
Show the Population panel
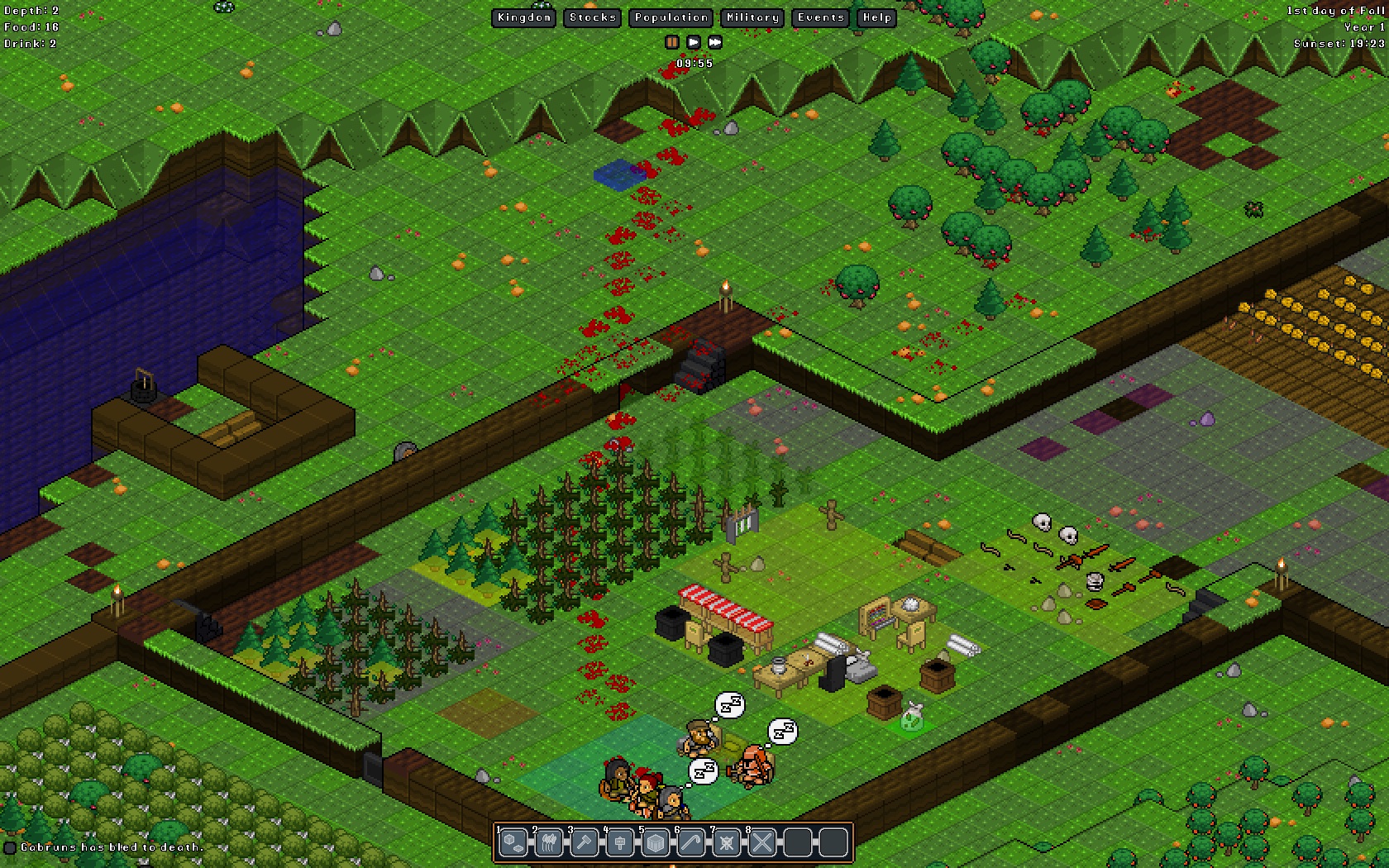click(x=671, y=17)
